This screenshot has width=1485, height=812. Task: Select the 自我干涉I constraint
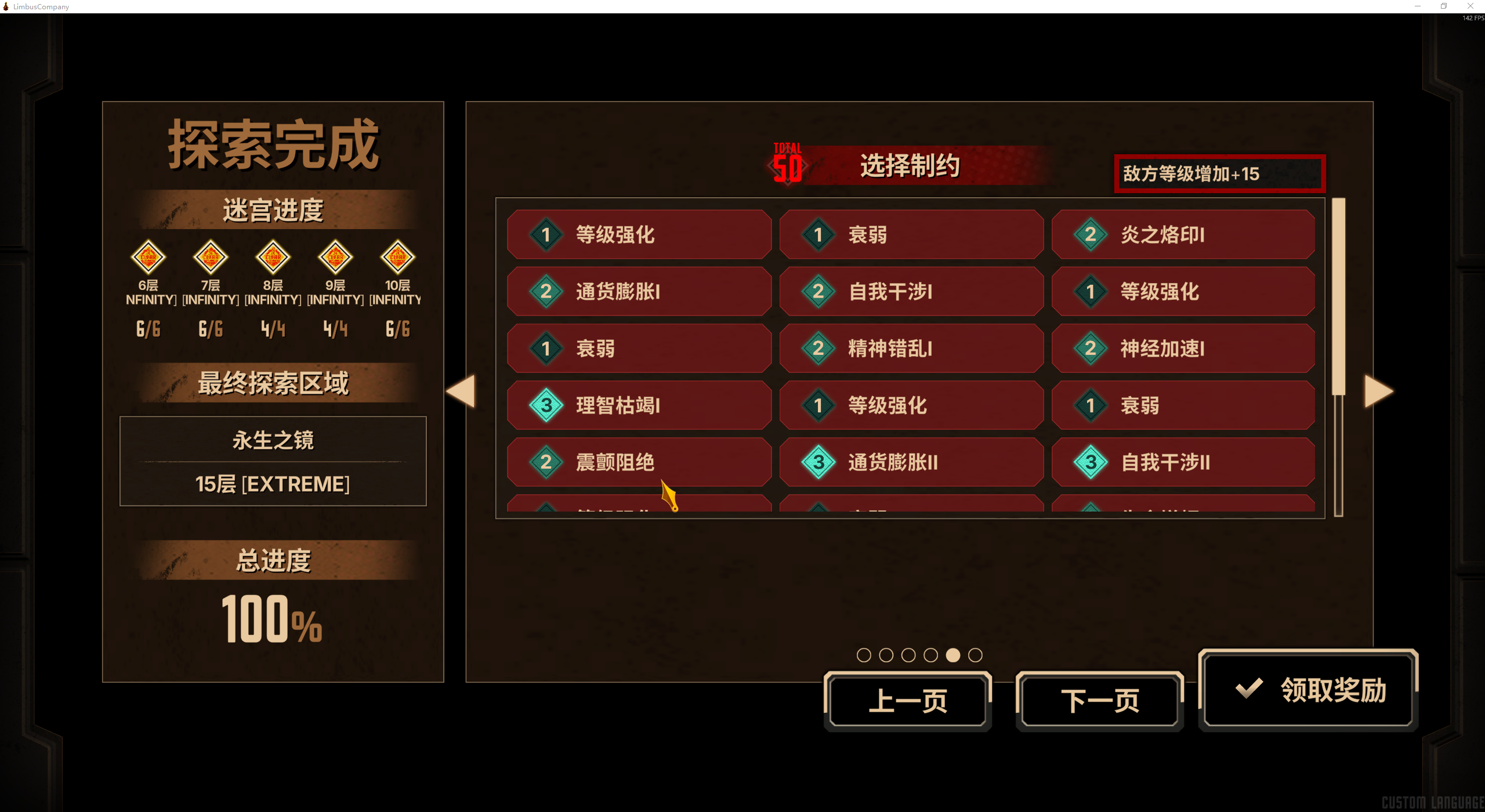911,292
